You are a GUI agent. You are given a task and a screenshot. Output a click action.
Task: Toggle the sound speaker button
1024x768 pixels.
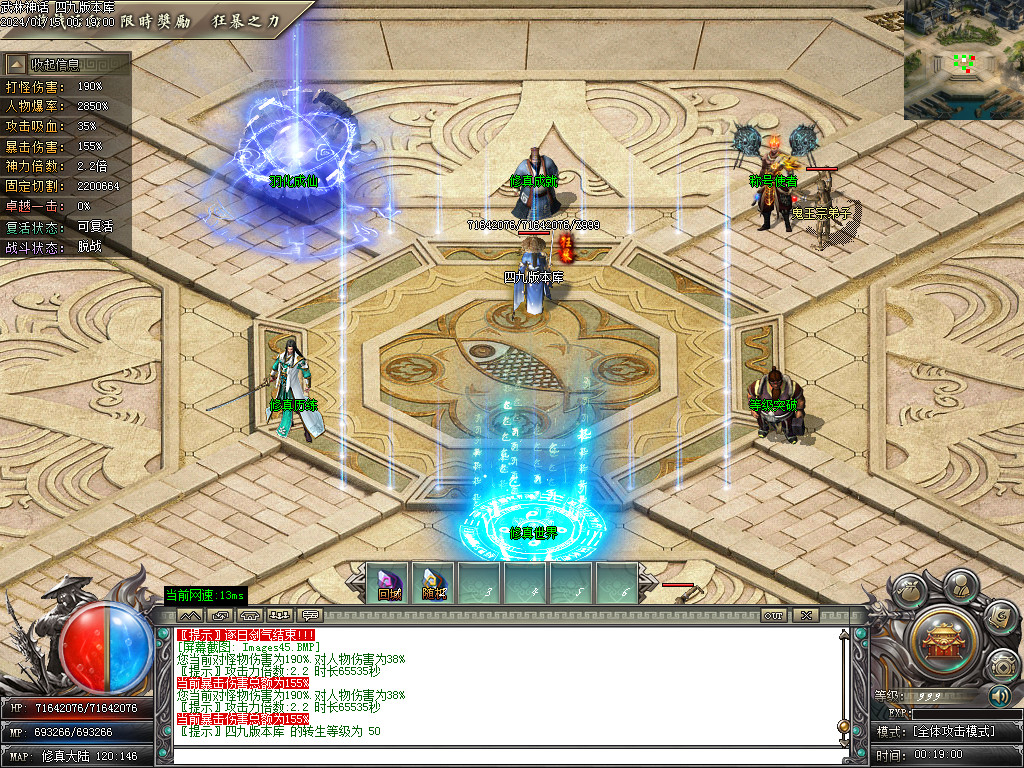999,695
